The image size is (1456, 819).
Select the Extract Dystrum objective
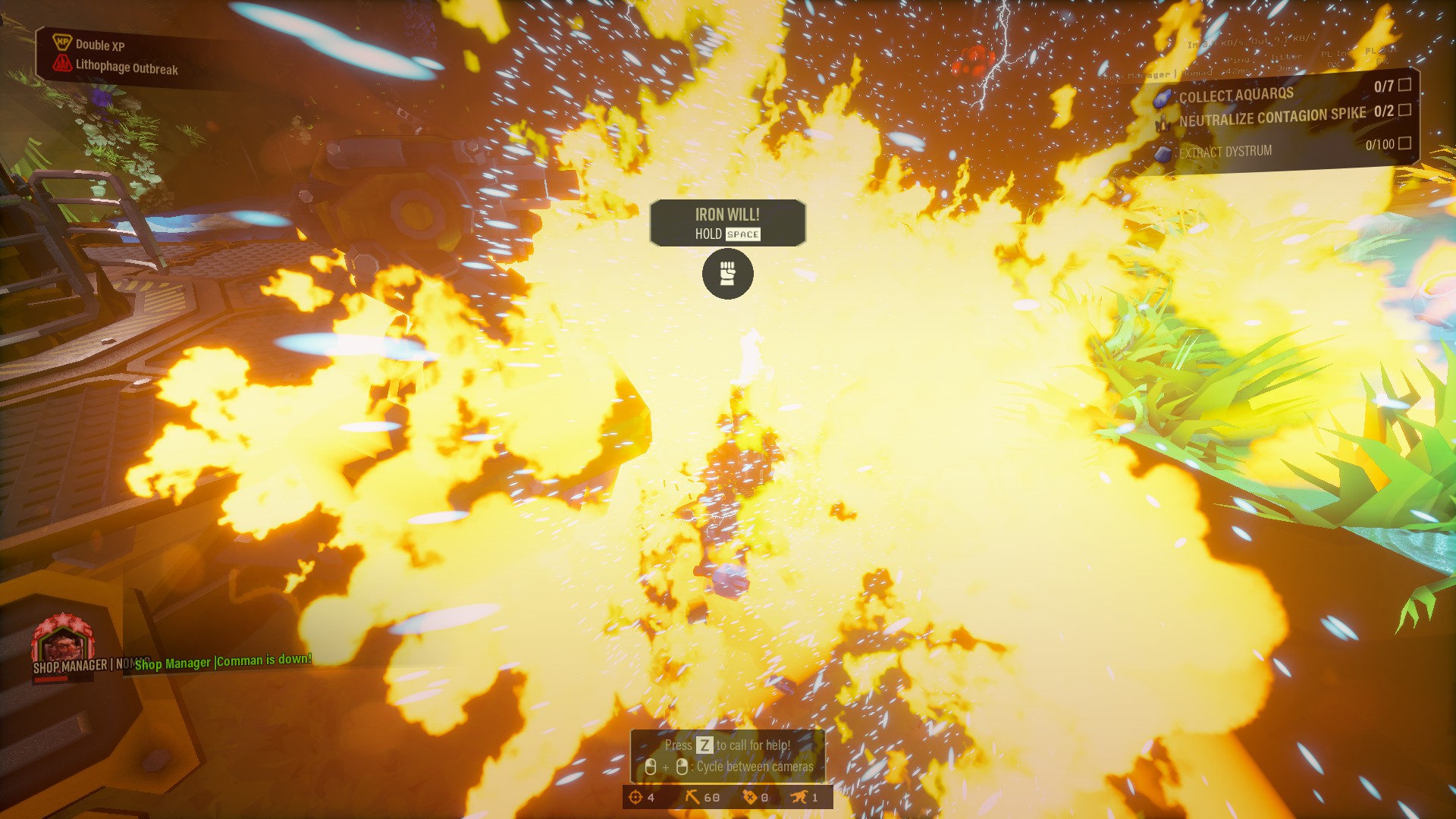point(1225,152)
